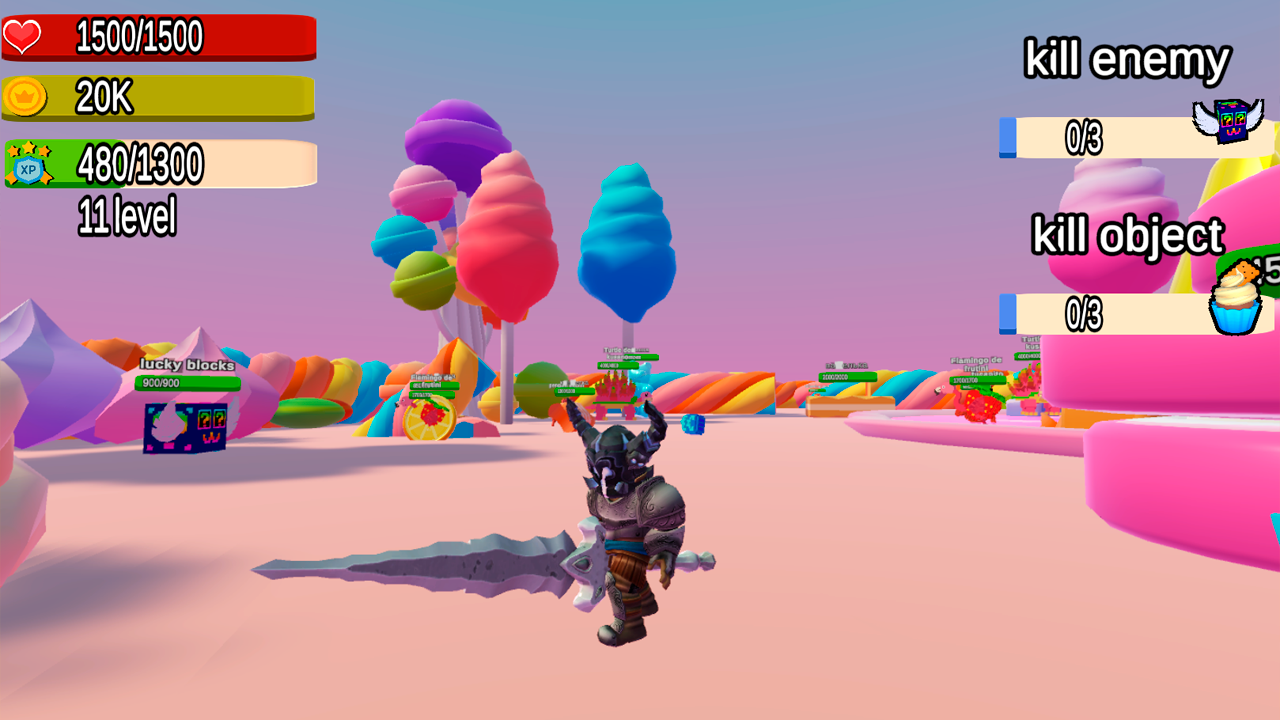Screen dimensions: 1280x720
Task: Select the gold coin currency icon
Action: point(25,97)
